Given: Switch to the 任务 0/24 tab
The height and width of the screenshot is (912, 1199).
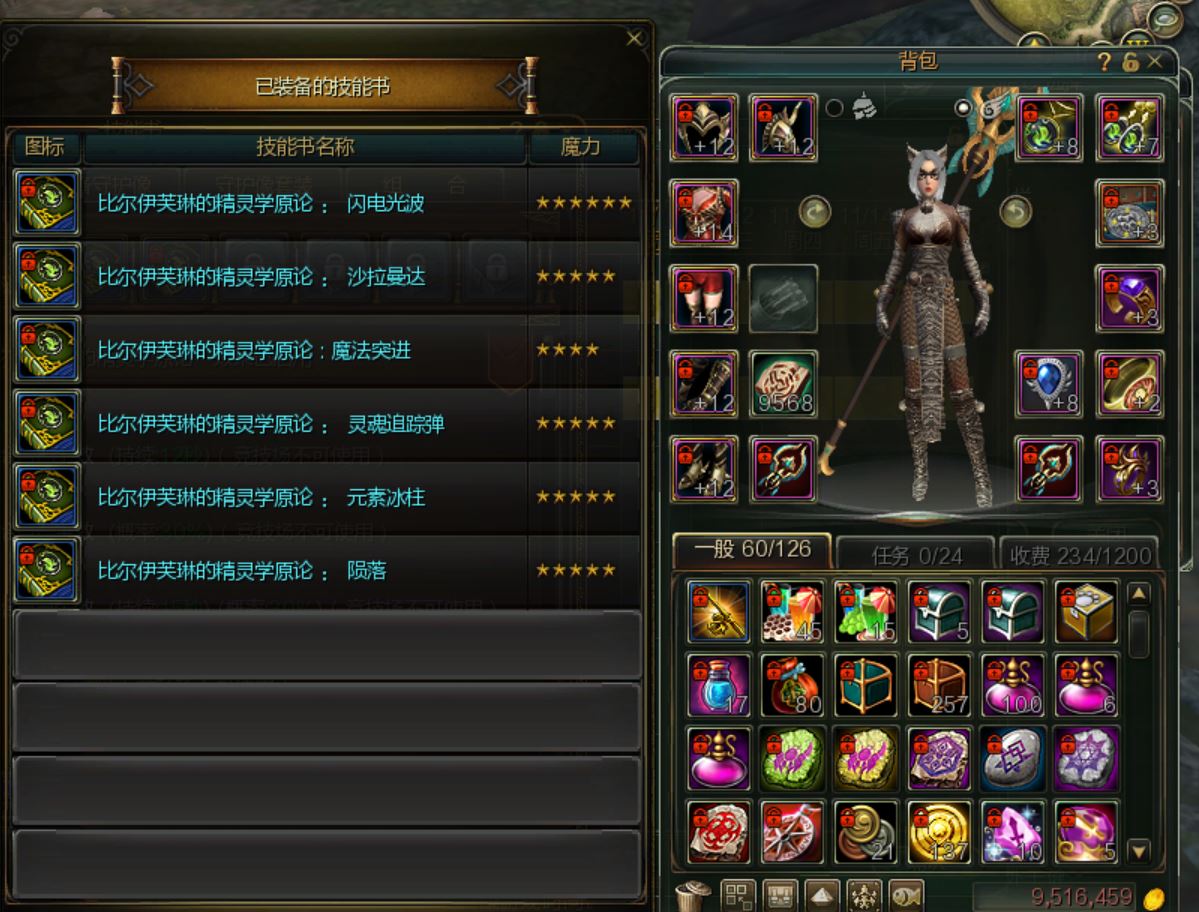Looking at the screenshot, I should click(916, 554).
